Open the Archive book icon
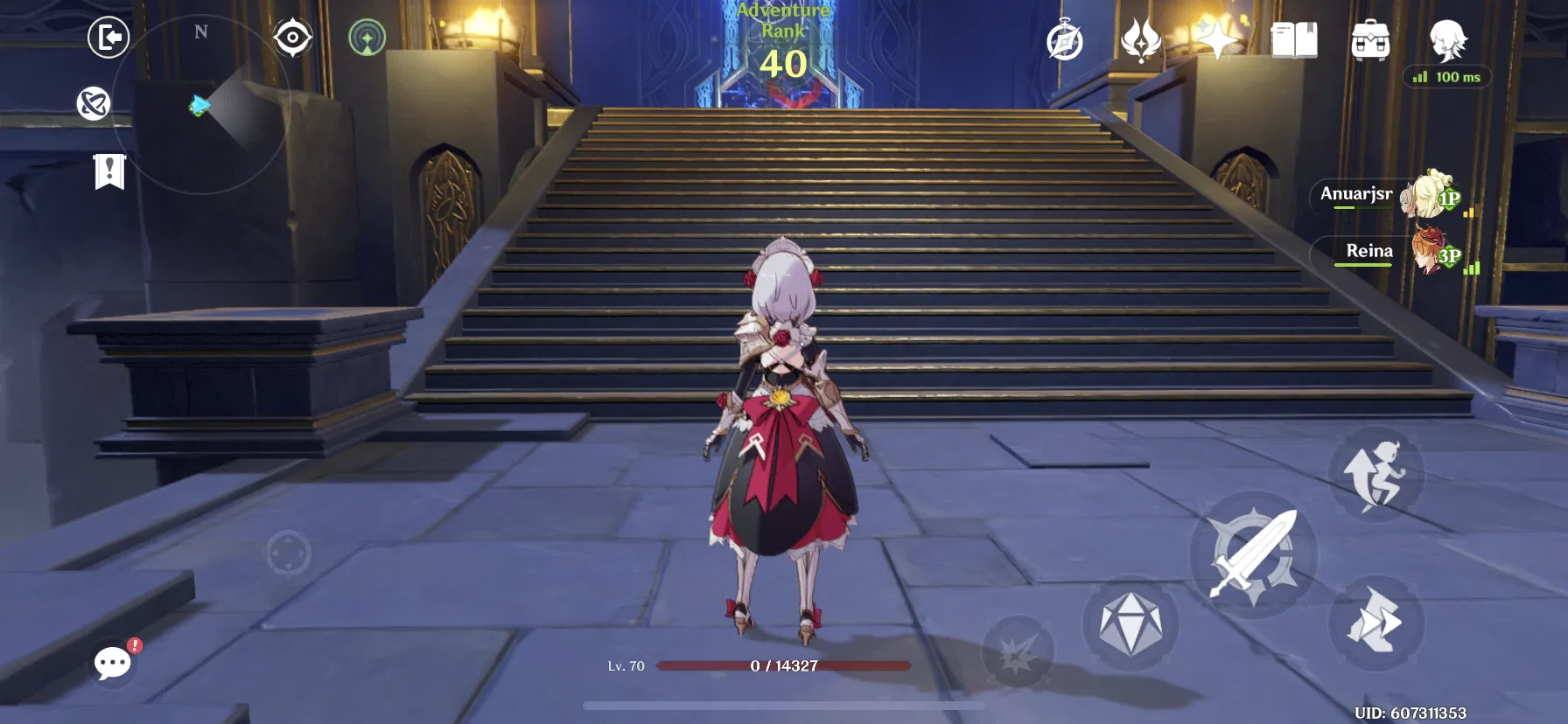 pyautogui.click(x=1296, y=39)
